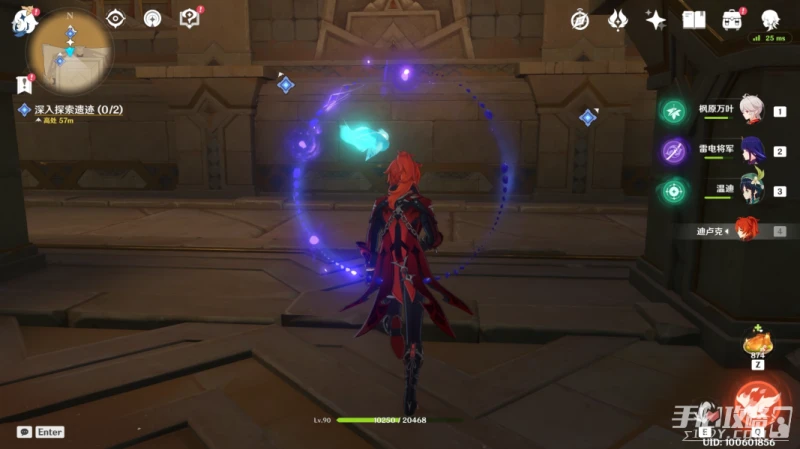800x449 pixels.
Task: Open the compass adventure icon
Action: [580, 20]
